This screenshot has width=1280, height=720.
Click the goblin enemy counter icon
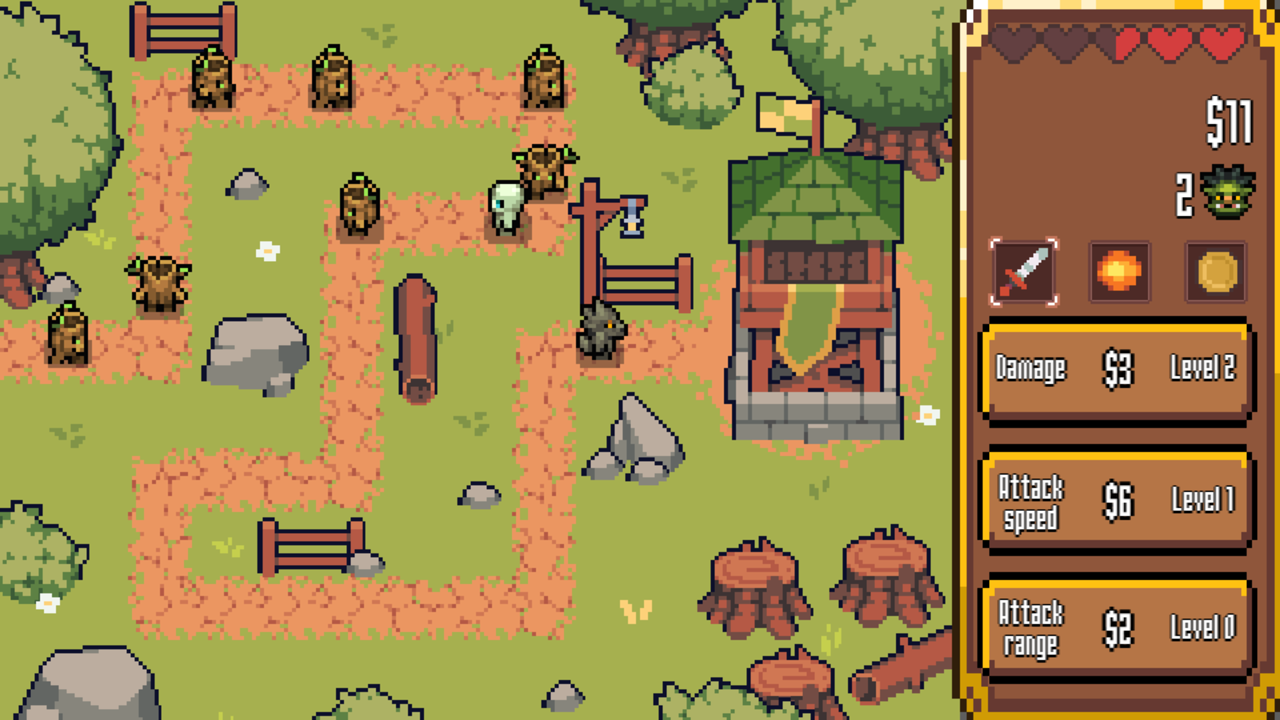coord(1226,190)
